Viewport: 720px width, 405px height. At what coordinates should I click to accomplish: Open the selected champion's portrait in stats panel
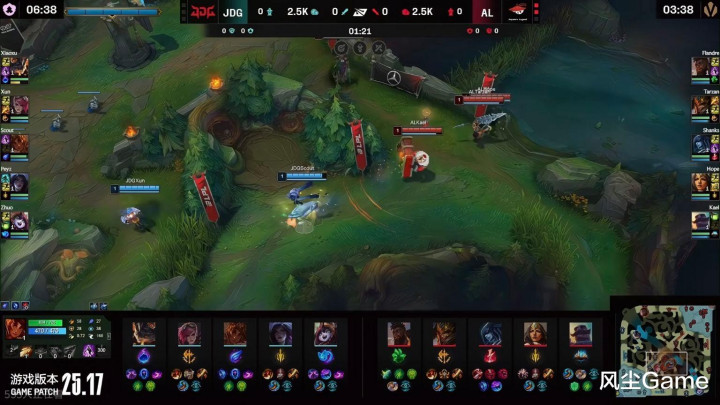(x=16, y=329)
